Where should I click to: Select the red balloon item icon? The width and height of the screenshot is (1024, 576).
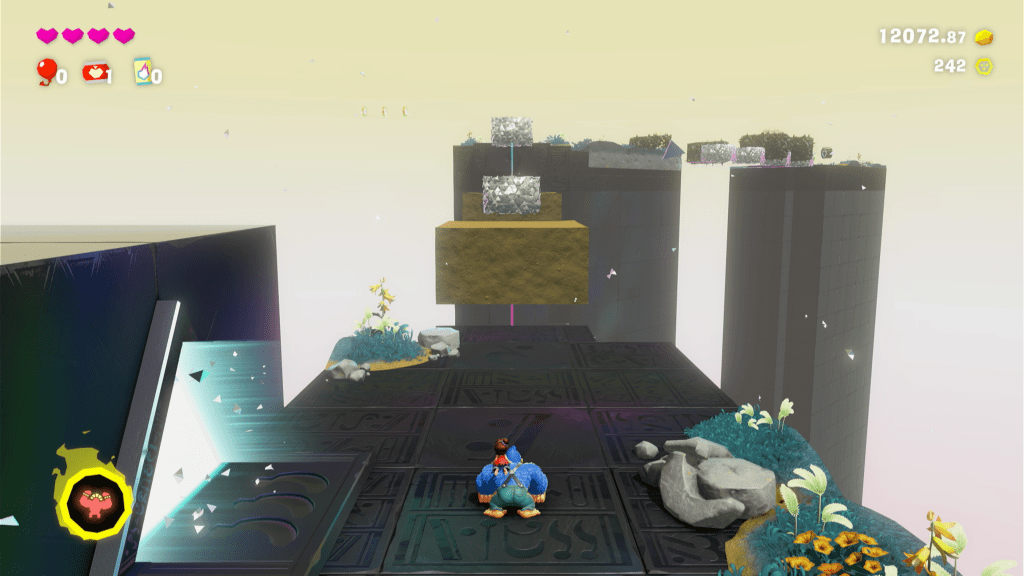tap(46, 71)
